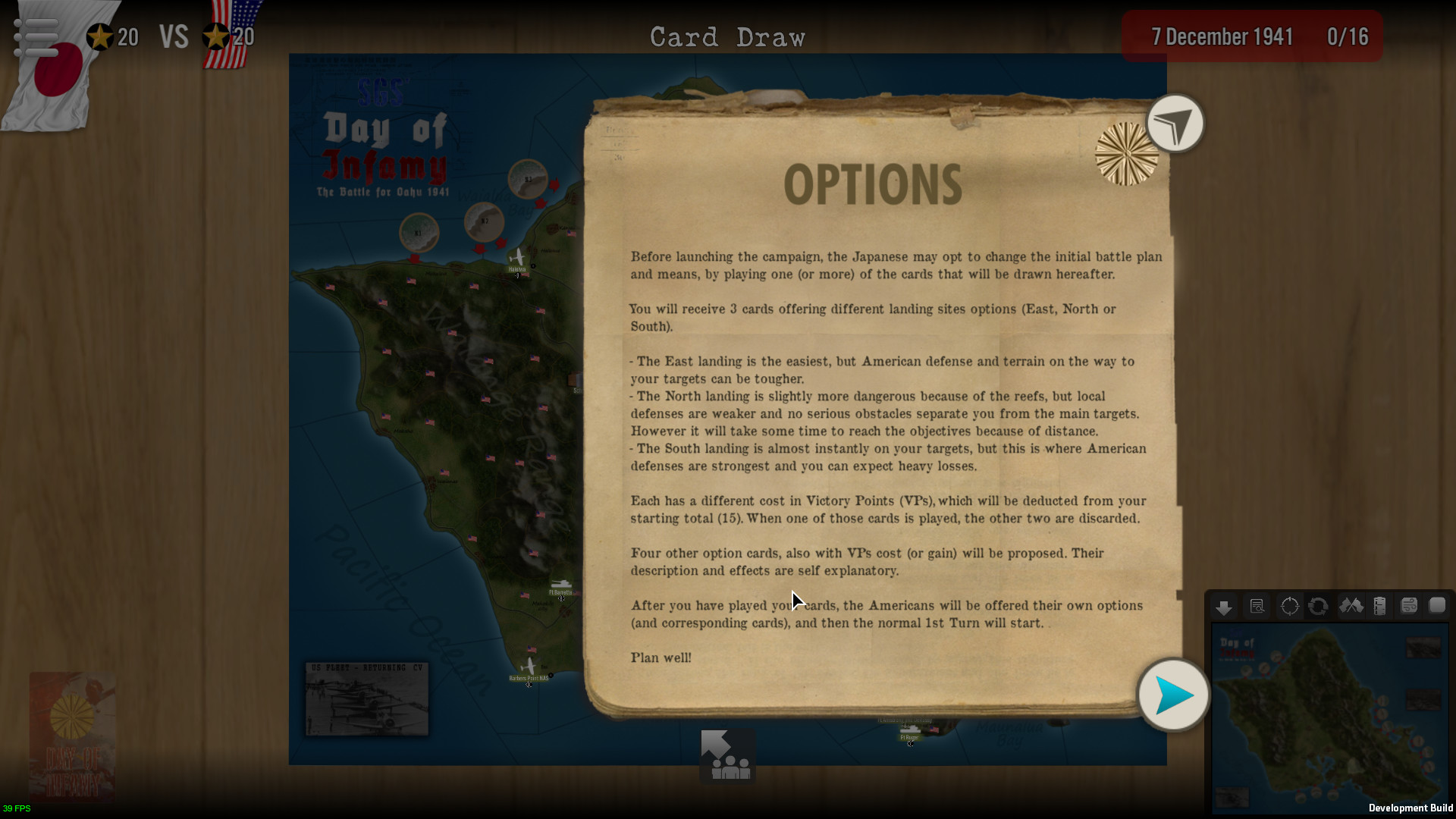Screen dimensions: 1456x819
Task: Expand the unit pool panel at screen bottom
Action: [x=726, y=755]
